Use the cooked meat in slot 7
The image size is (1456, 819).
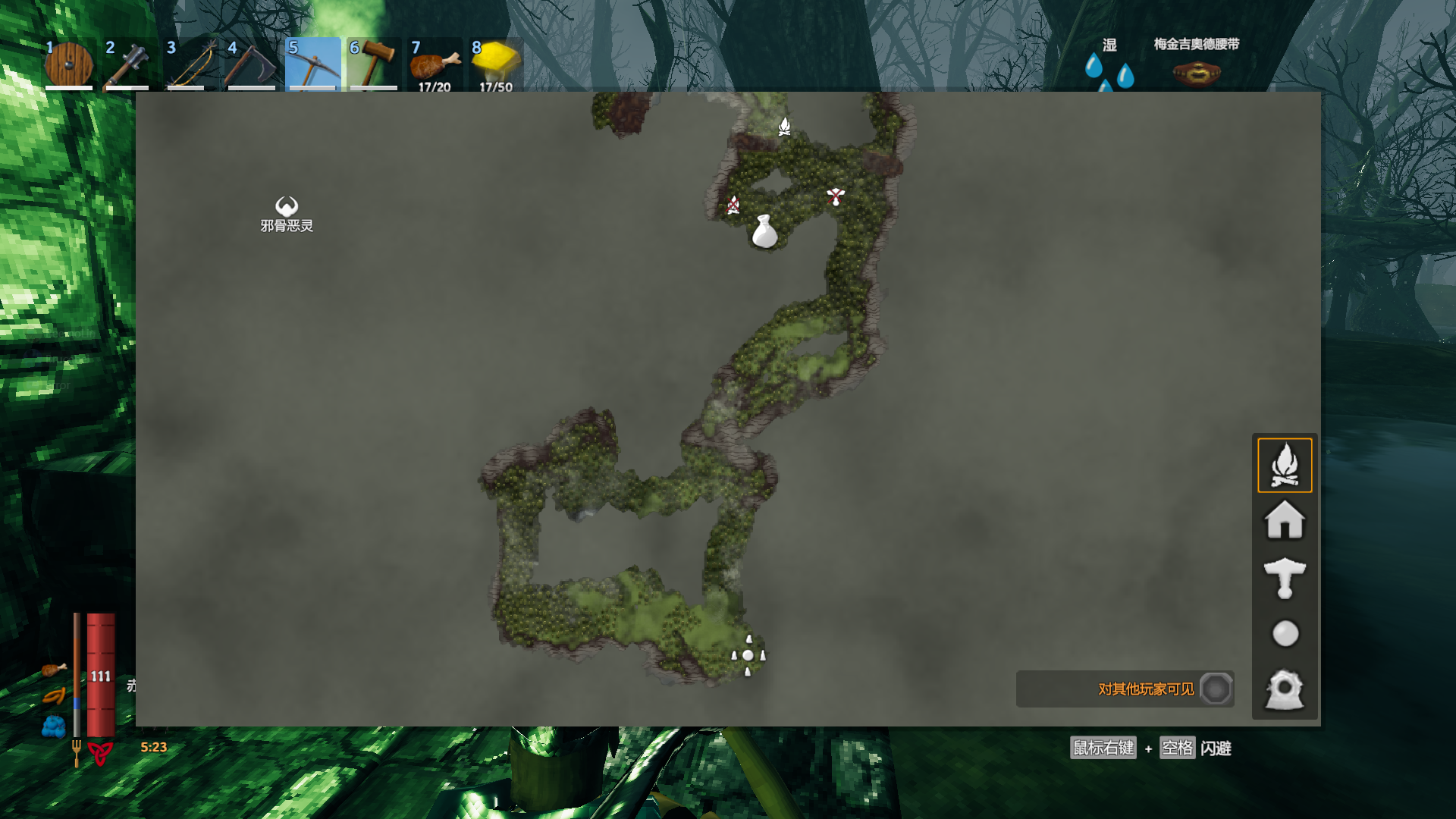(x=435, y=64)
